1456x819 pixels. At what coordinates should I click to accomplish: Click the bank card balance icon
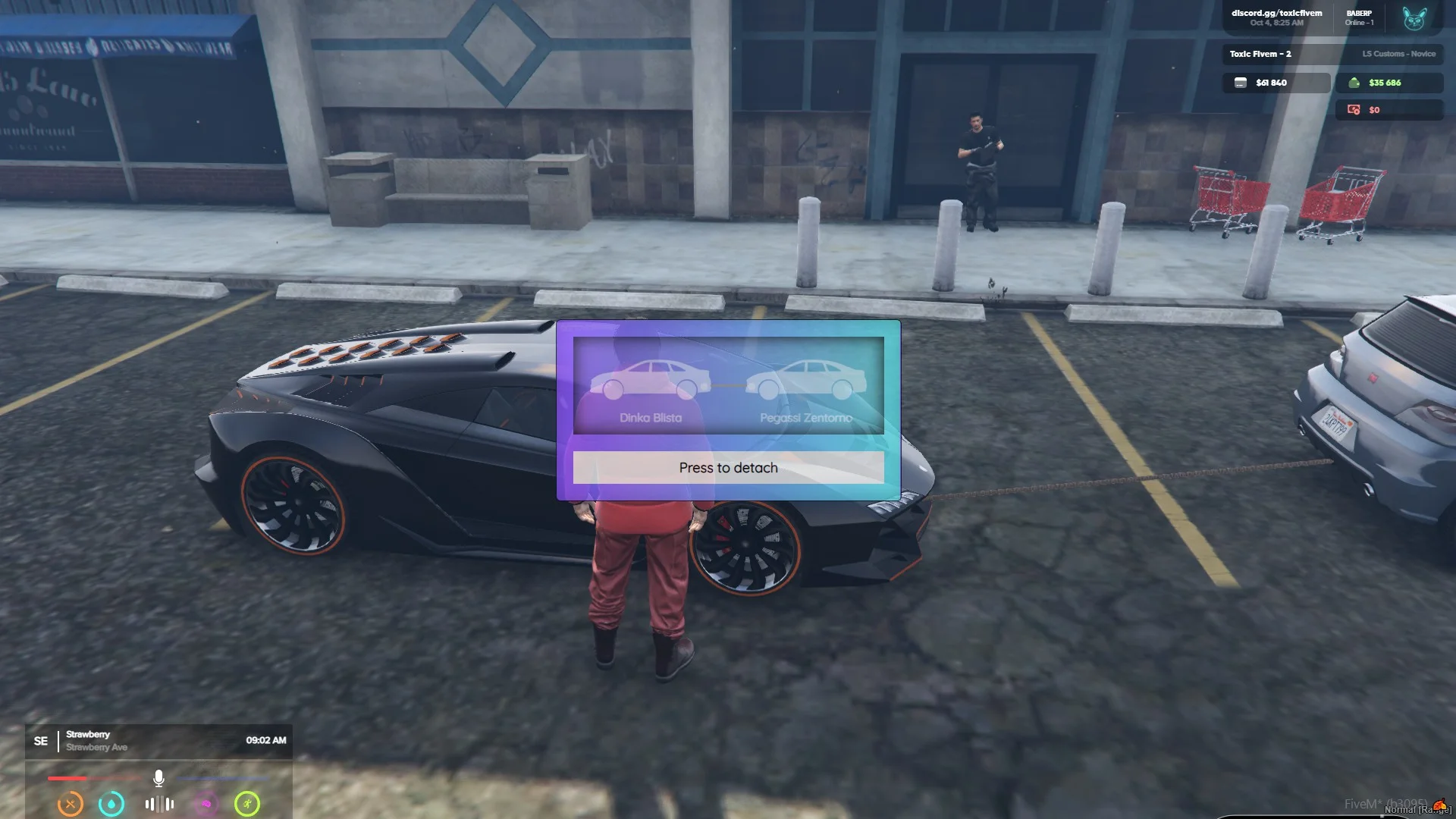(x=1241, y=83)
